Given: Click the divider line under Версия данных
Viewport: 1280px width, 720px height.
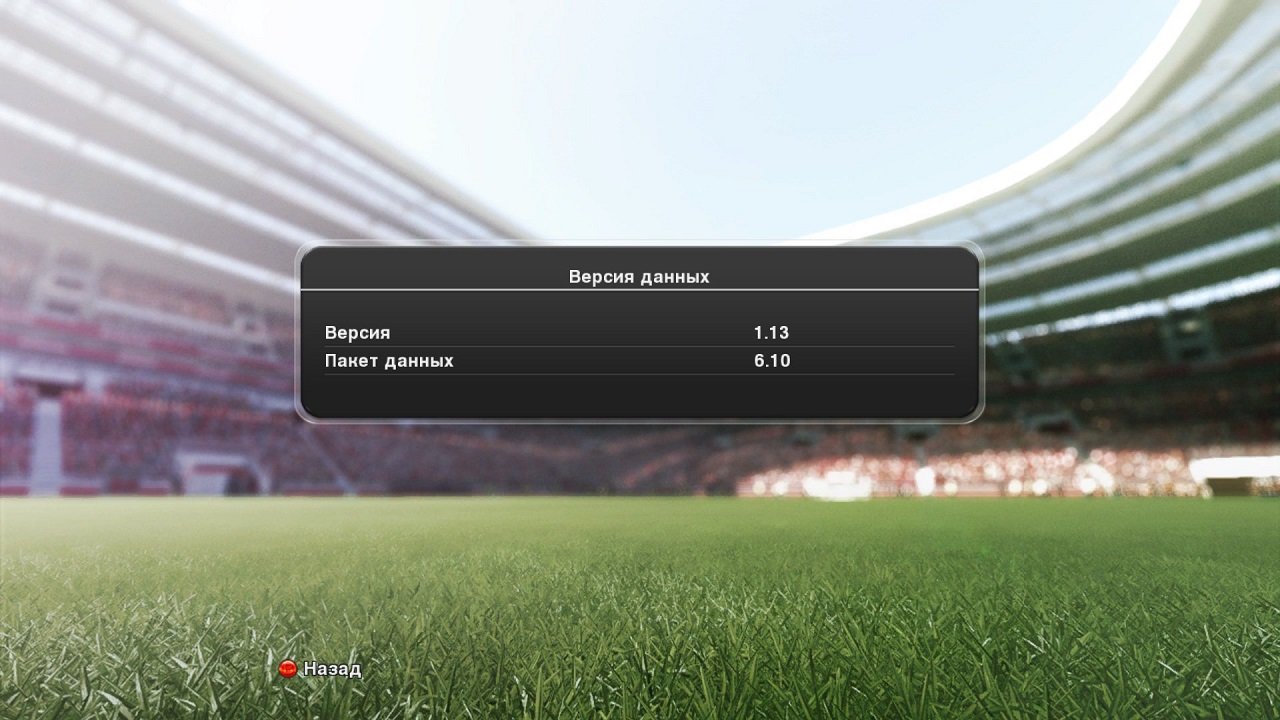Looking at the screenshot, I should 640,289.
